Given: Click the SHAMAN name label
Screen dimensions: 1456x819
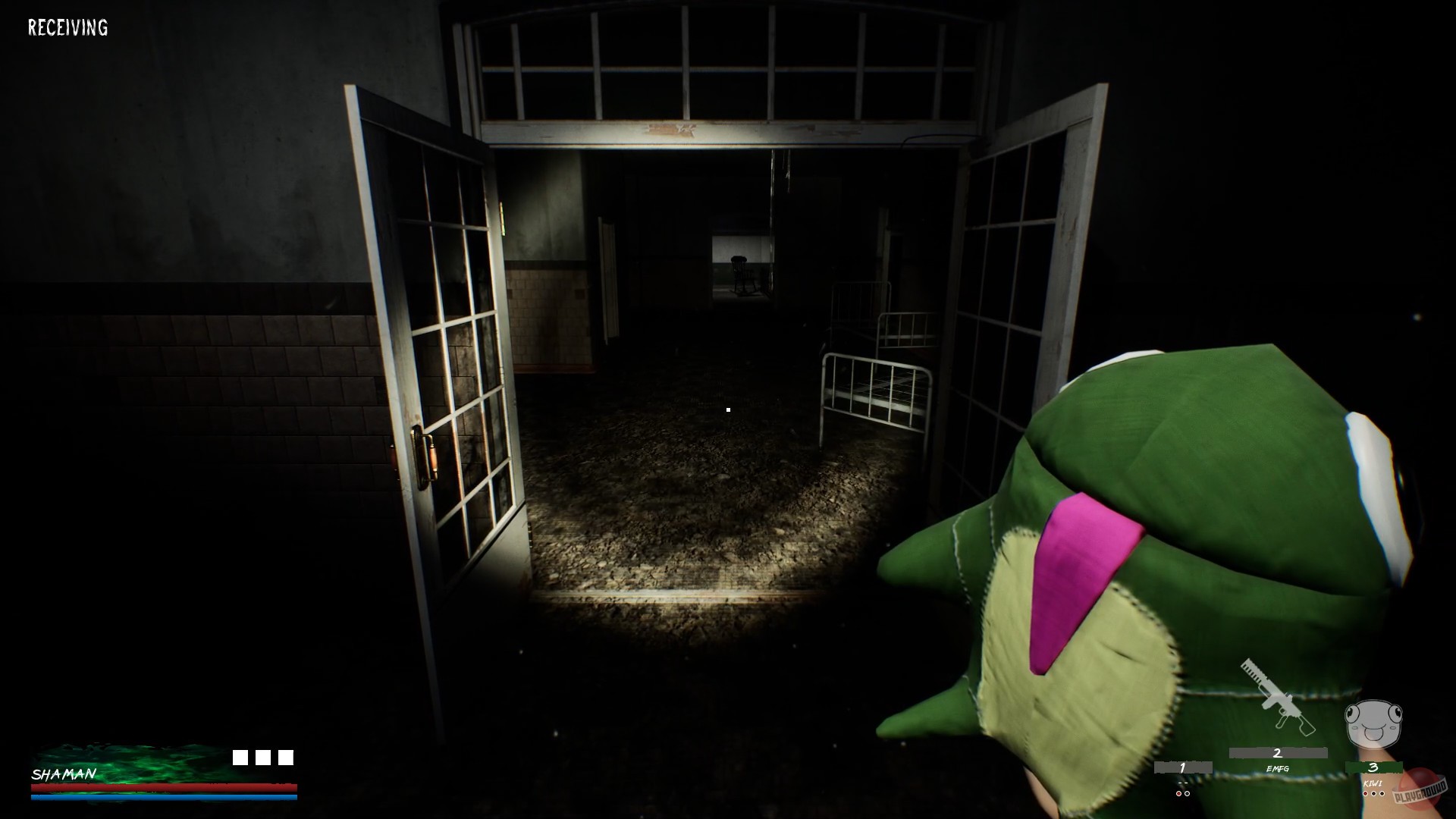Looking at the screenshot, I should pyautogui.click(x=62, y=774).
